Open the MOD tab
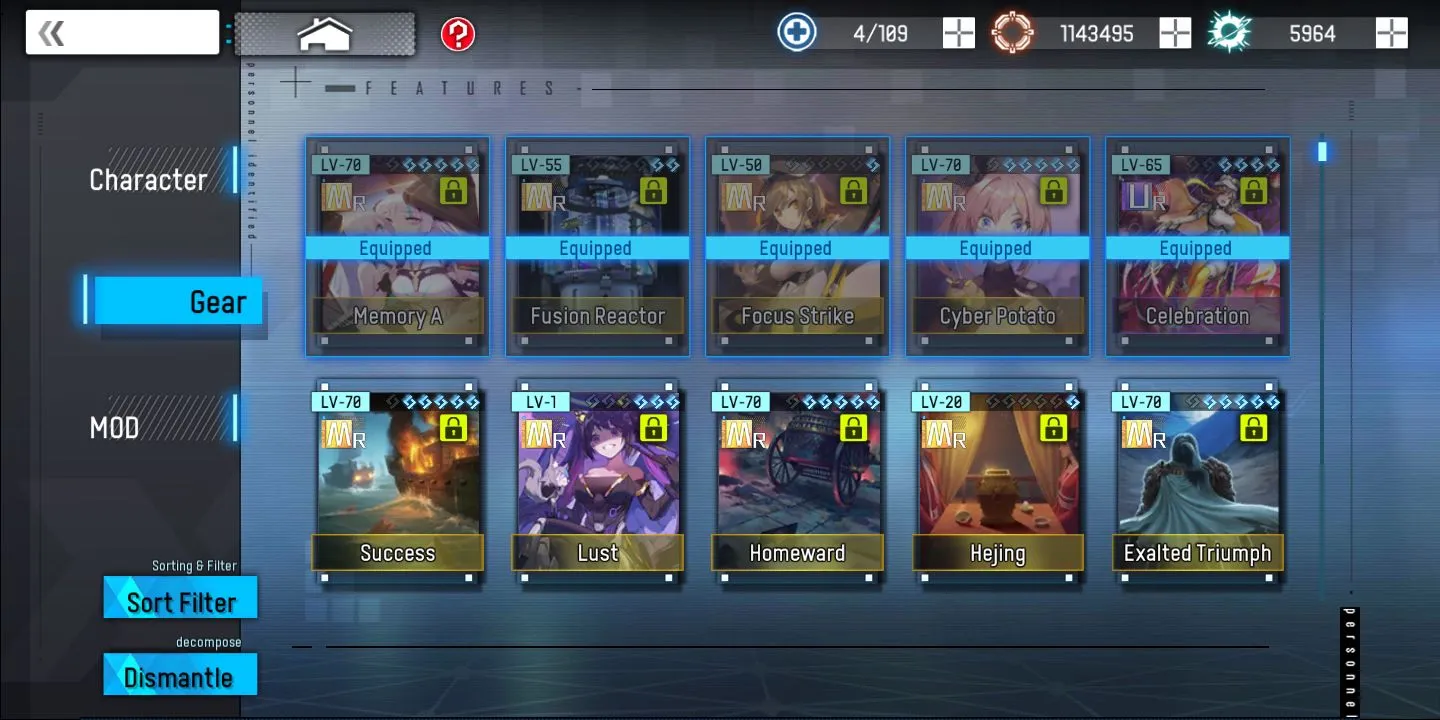Screen dimensions: 1440x720 pyautogui.click(x=115, y=428)
